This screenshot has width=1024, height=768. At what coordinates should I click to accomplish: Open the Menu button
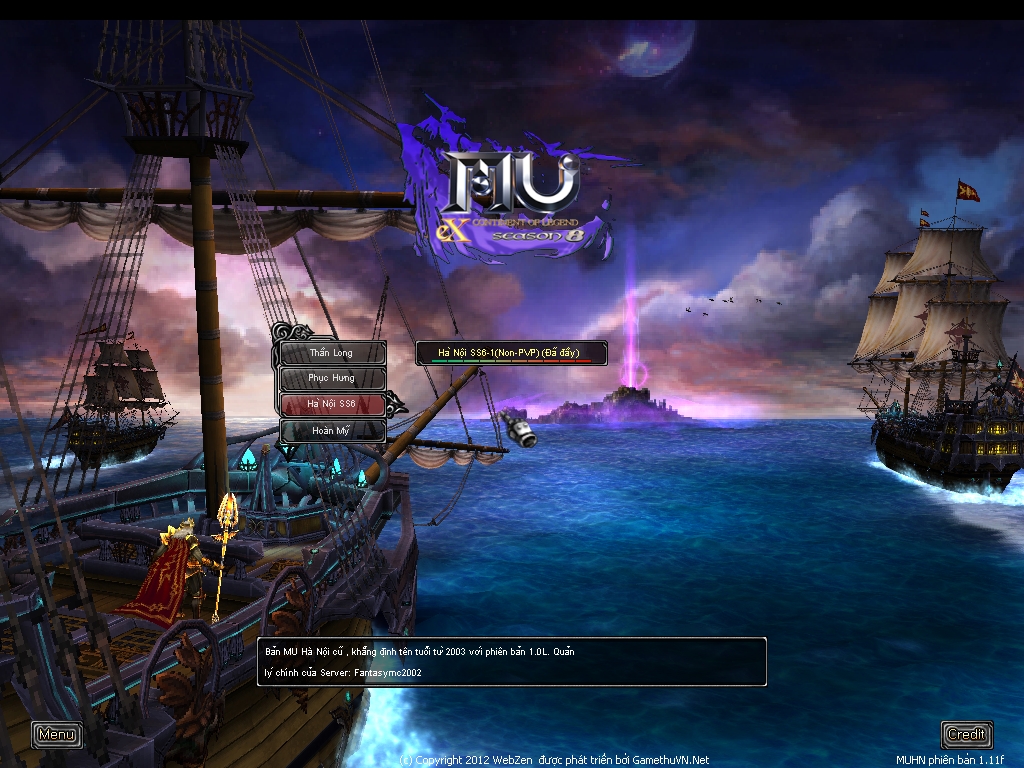[x=57, y=735]
